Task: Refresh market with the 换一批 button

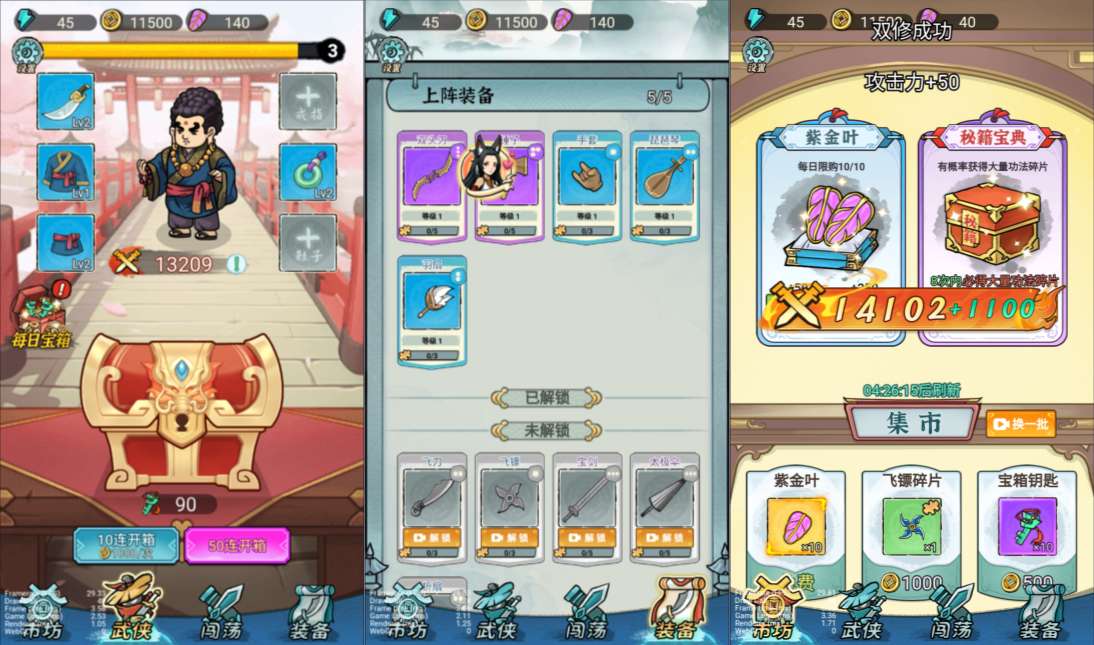Action: (x=1020, y=423)
